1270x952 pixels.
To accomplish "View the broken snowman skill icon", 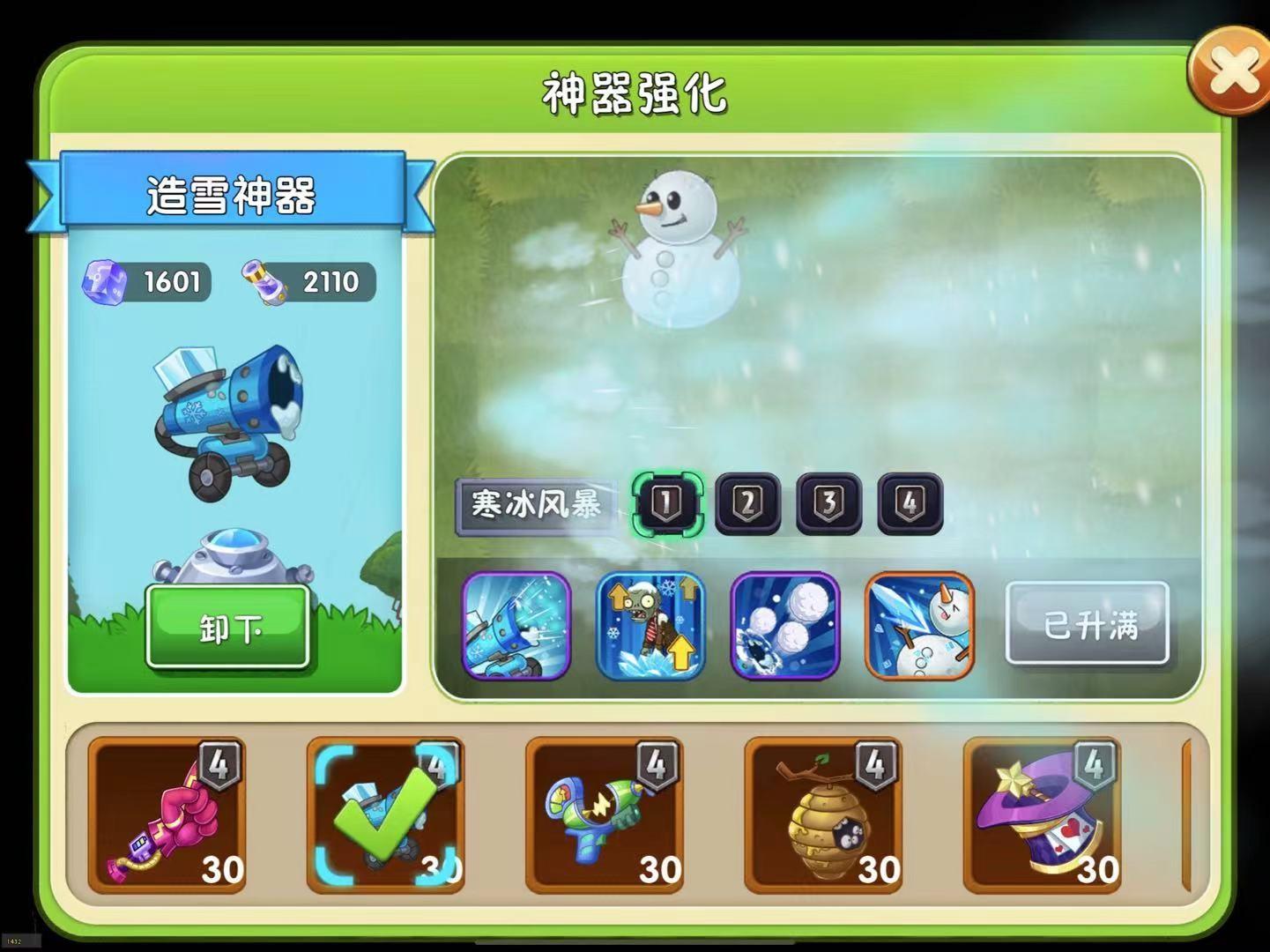I will coord(919,626).
